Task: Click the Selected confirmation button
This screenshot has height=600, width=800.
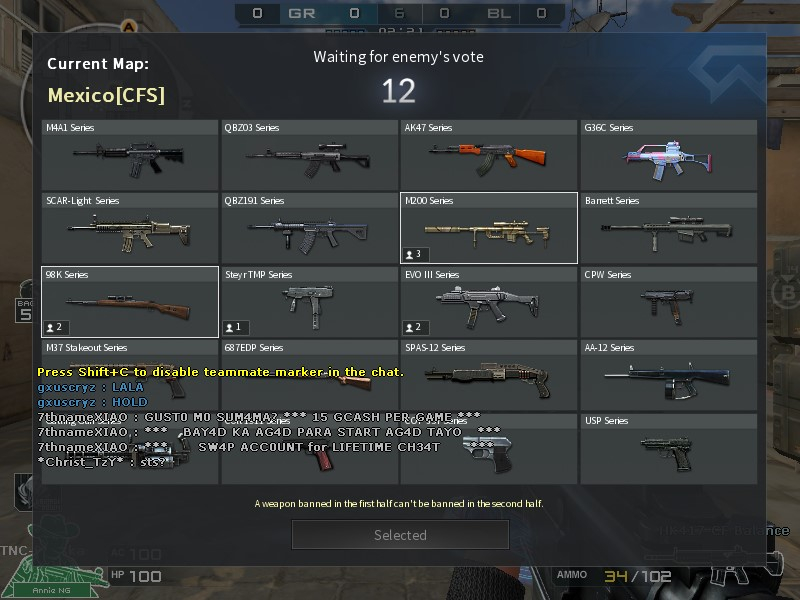Action: tap(400, 535)
